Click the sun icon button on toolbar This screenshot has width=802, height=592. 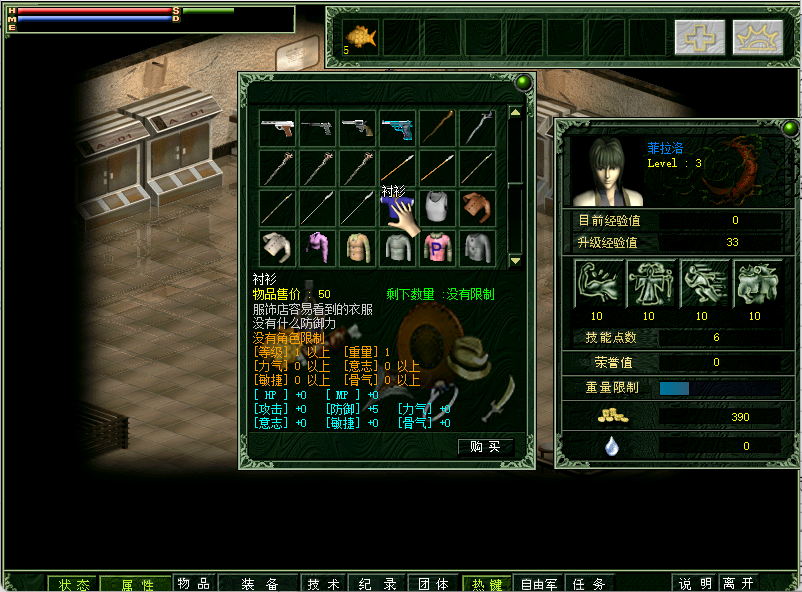[x=757, y=37]
